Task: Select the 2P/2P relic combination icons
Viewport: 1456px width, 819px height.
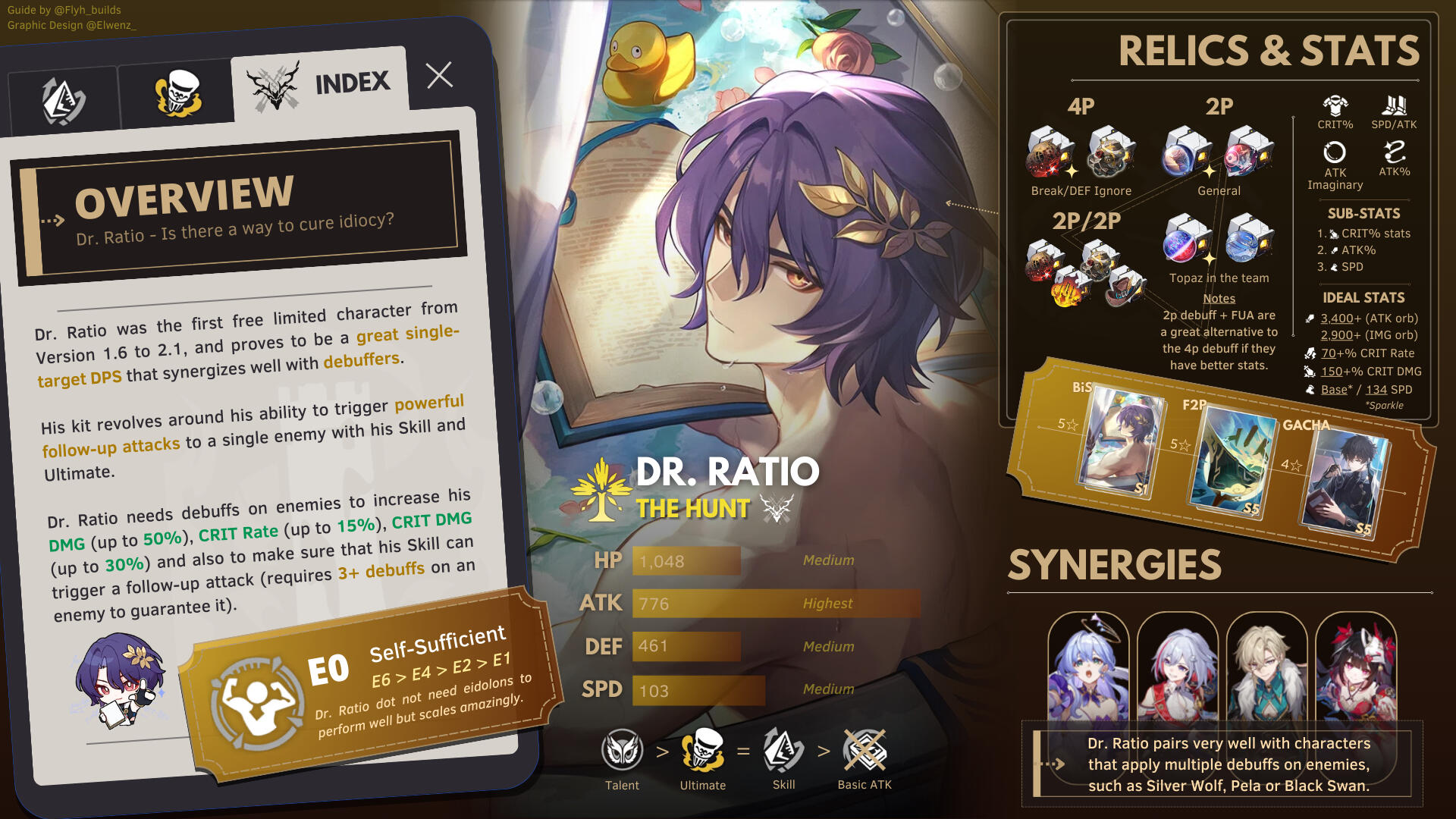Action: (x=1085, y=273)
